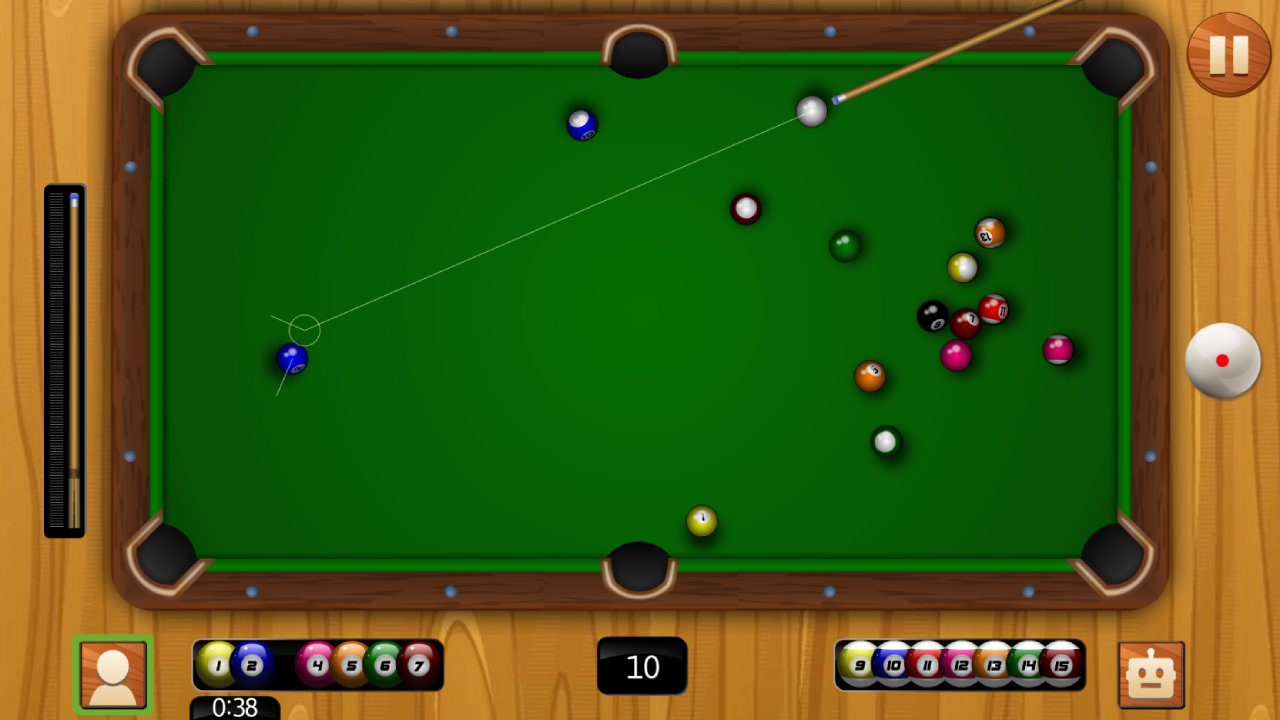1280x720 pixels.
Task: Select the blue 2 ball on the table
Action: 293,357
